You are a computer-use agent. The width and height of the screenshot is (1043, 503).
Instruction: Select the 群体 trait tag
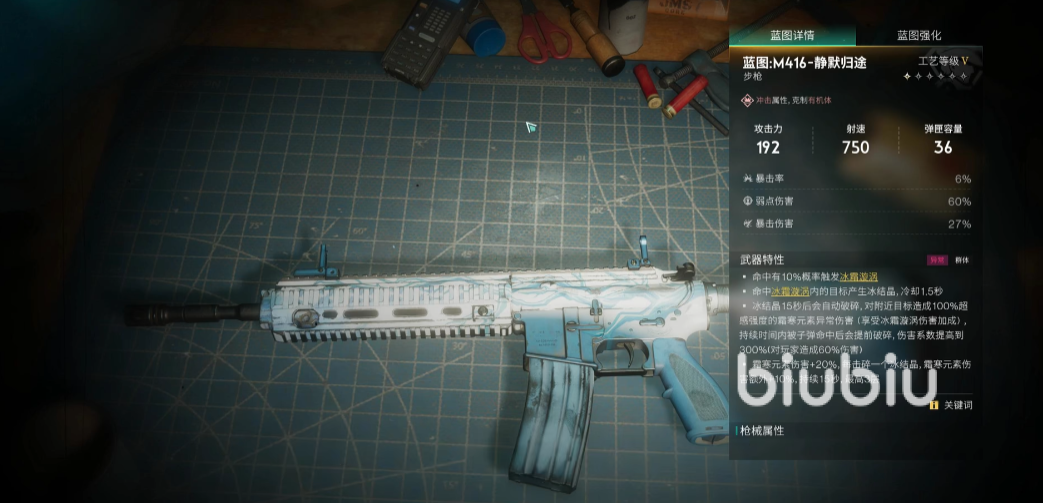(x=962, y=259)
